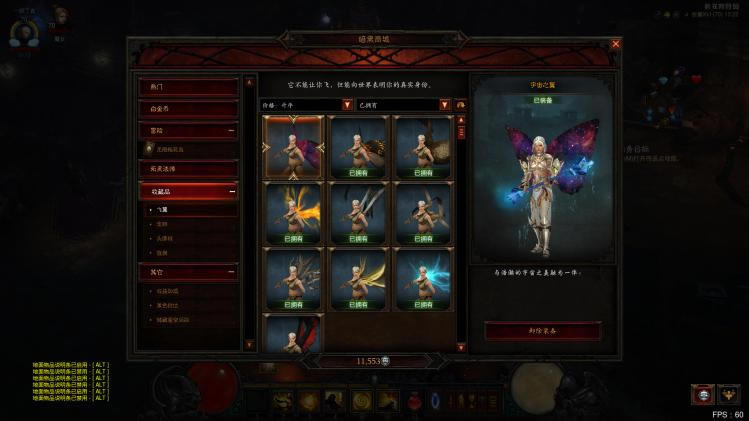Viewport: 749px width, 421px height.
Task: Click the winged emblem button at bottom right
Action: click(729, 394)
